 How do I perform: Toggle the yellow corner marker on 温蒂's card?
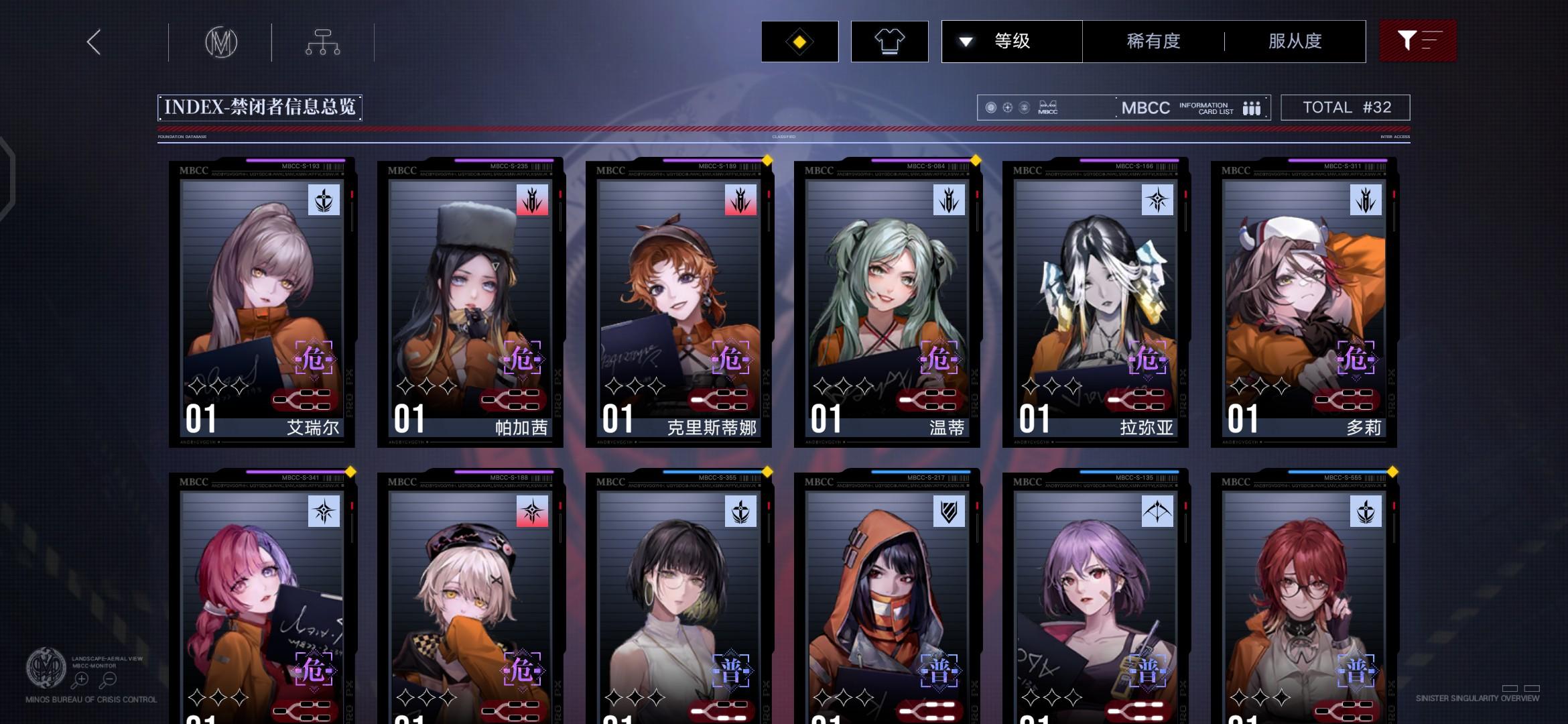click(x=976, y=161)
